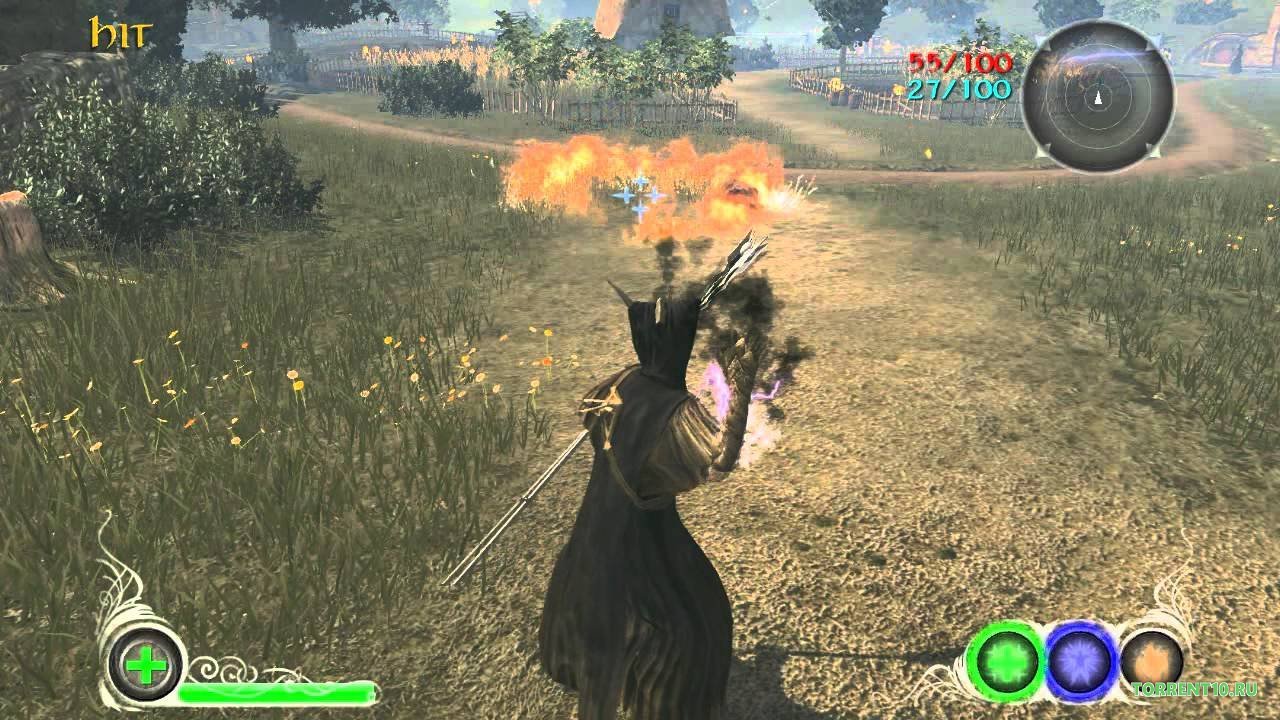1280x720 pixels.
Task: Click the TORRENT10.RU watermark link
Action: coord(1196,690)
